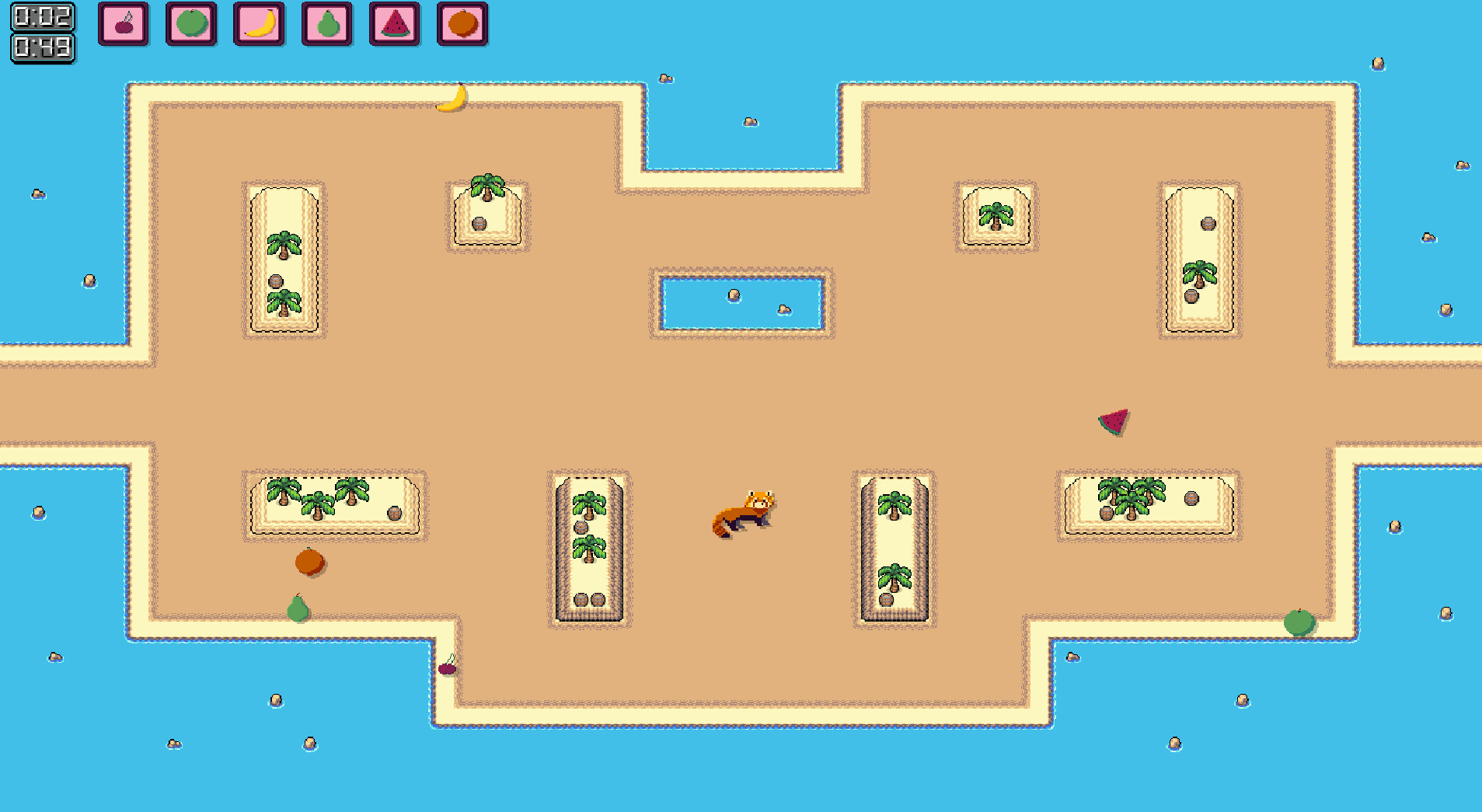This screenshot has height=812, width=1482.
Task: Click the green apple at the bottom-right shoreline
Action: coord(1299,623)
